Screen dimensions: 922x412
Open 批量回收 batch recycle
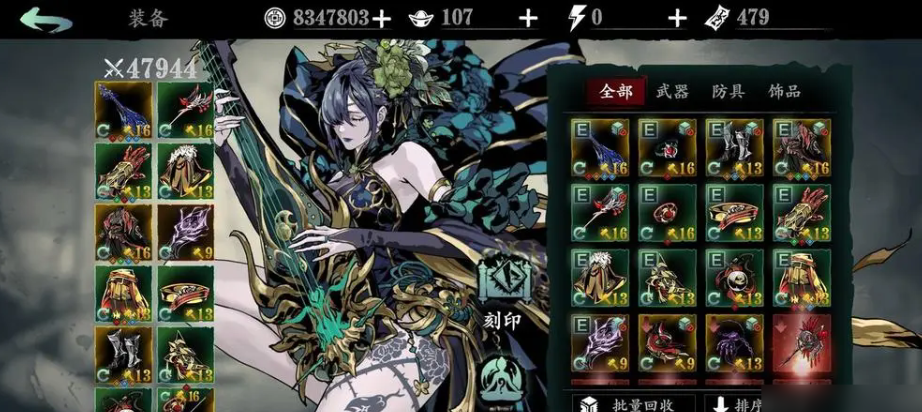click(x=629, y=402)
